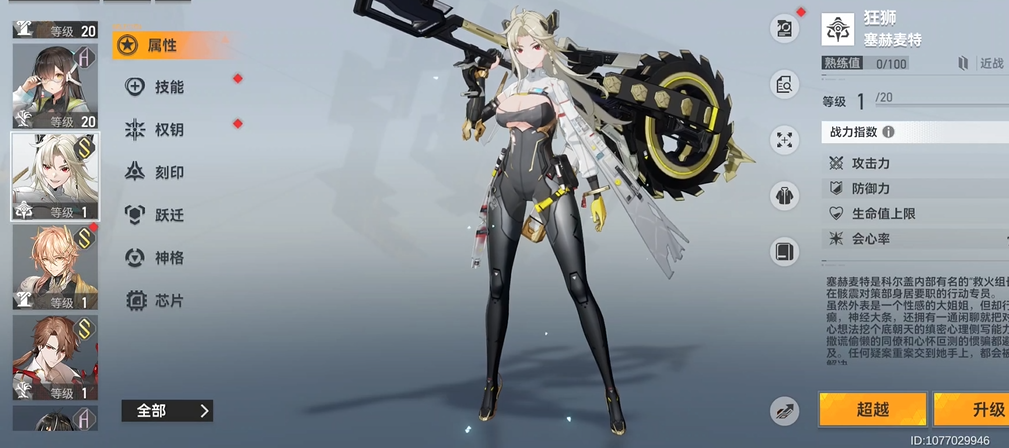The width and height of the screenshot is (1009, 448).
Task: Open the 全部 character filter
Action: (x=167, y=410)
